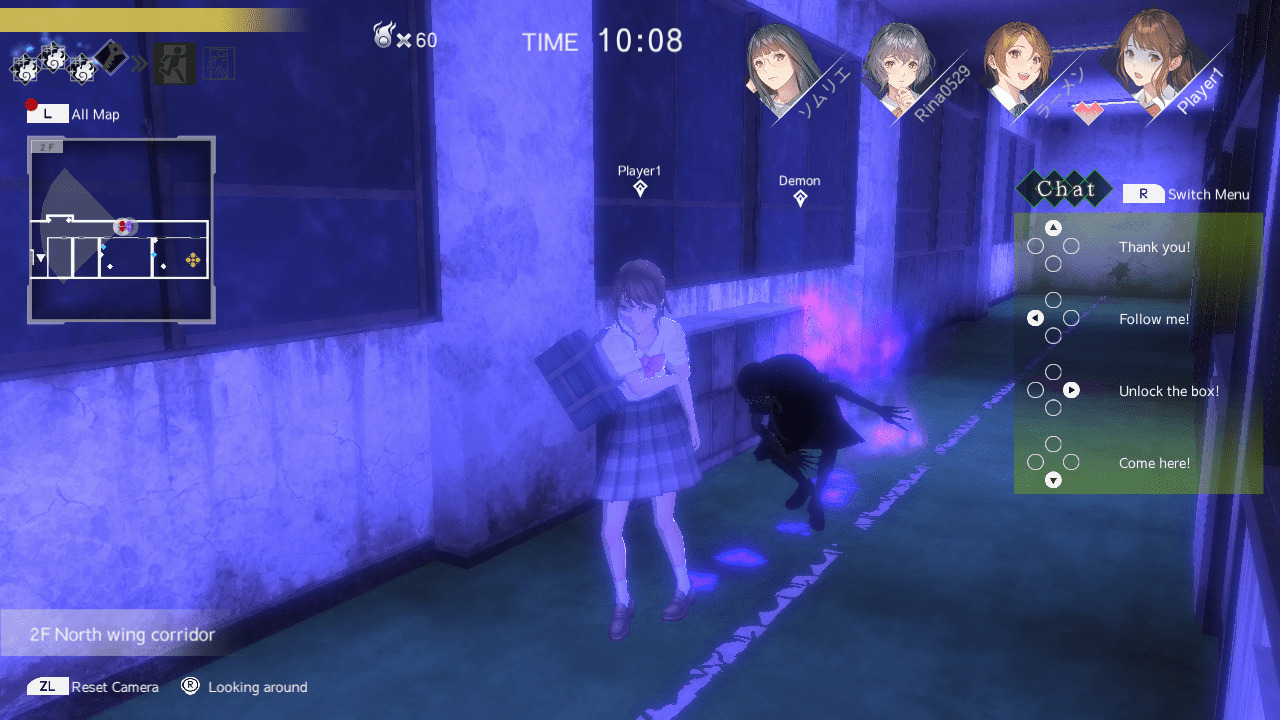Open the Chat menu header
This screenshot has width=1280, height=720.
pos(1065,189)
